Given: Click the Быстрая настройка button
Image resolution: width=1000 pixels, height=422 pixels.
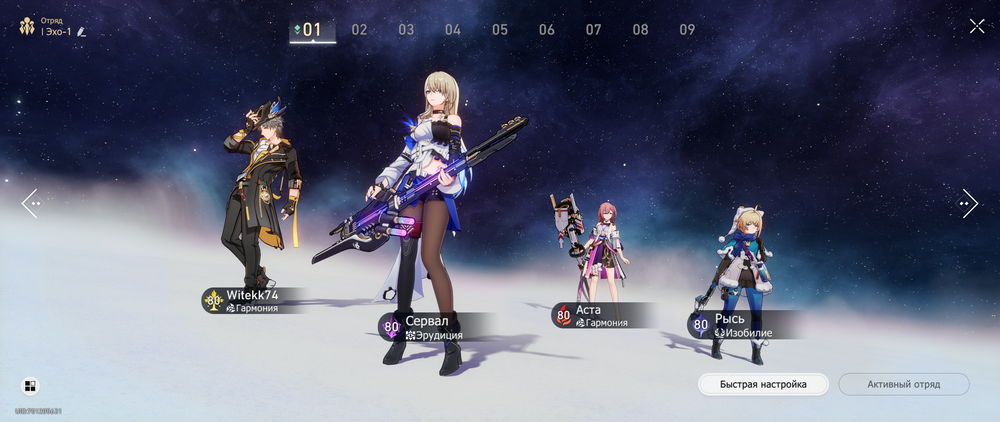Looking at the screenshot, I should [x=764, y=384].
